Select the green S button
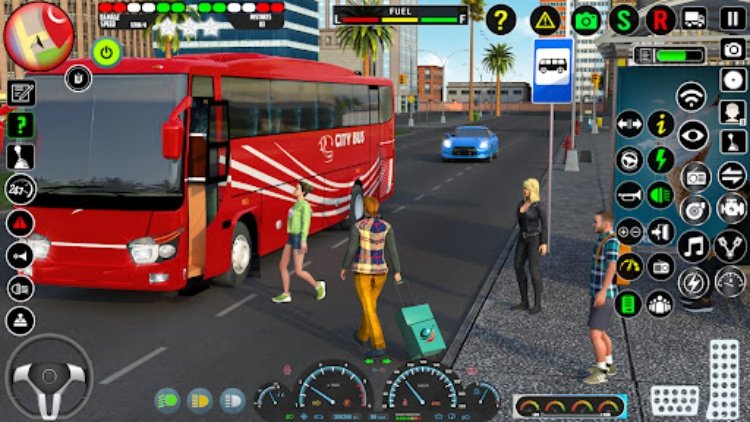Image resolution: width=750 pixels, height=422 pixels. pos(624,18)
